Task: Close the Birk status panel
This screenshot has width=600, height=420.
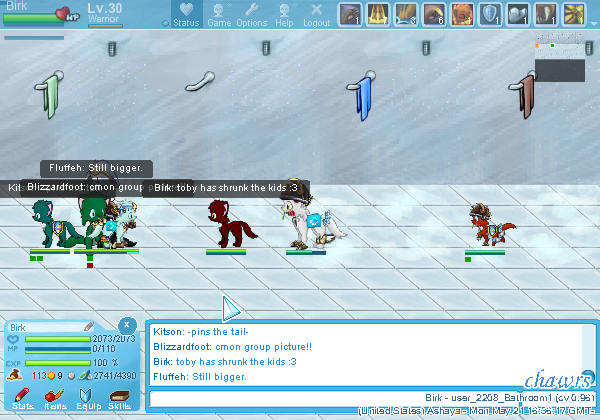Action: point(127,325)
